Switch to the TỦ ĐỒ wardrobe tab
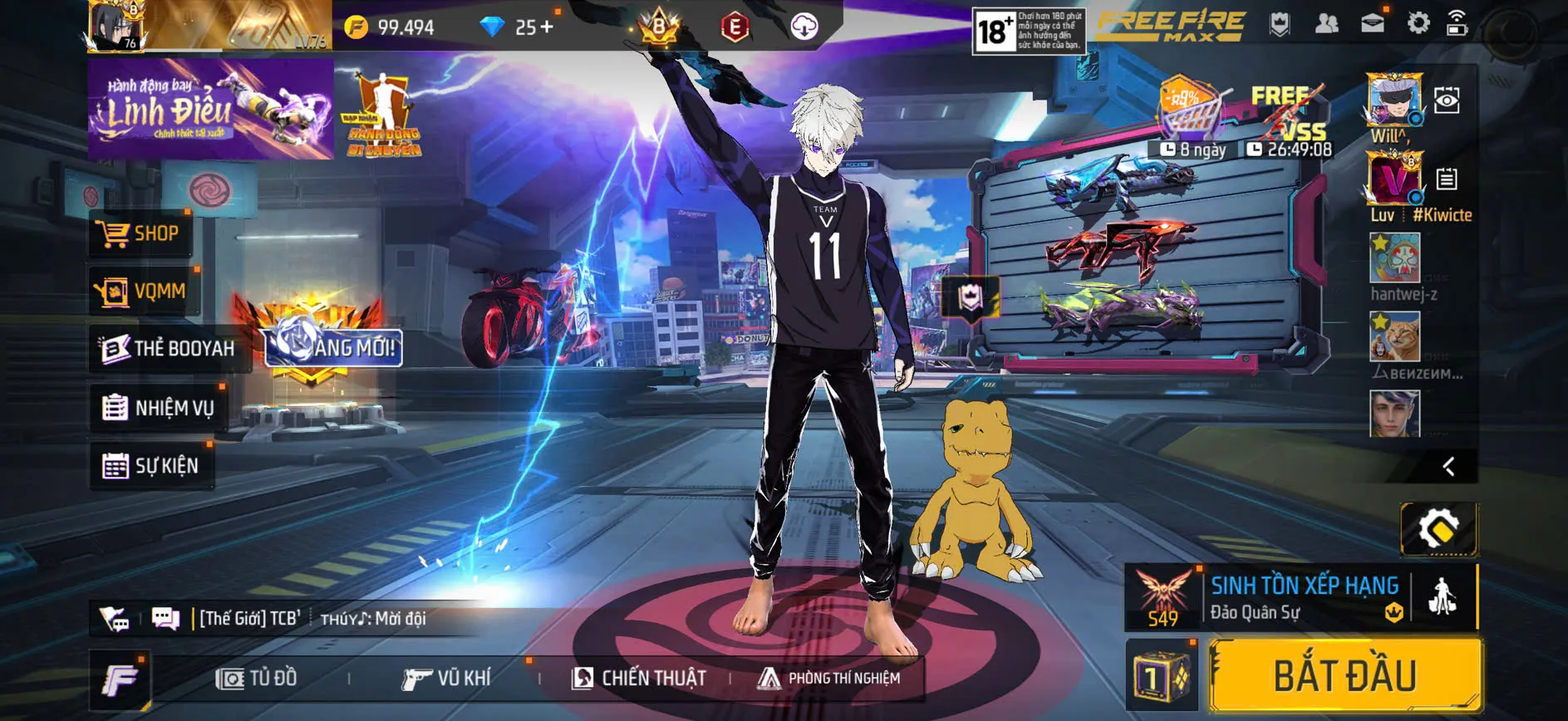 click(x=256, y=679)
